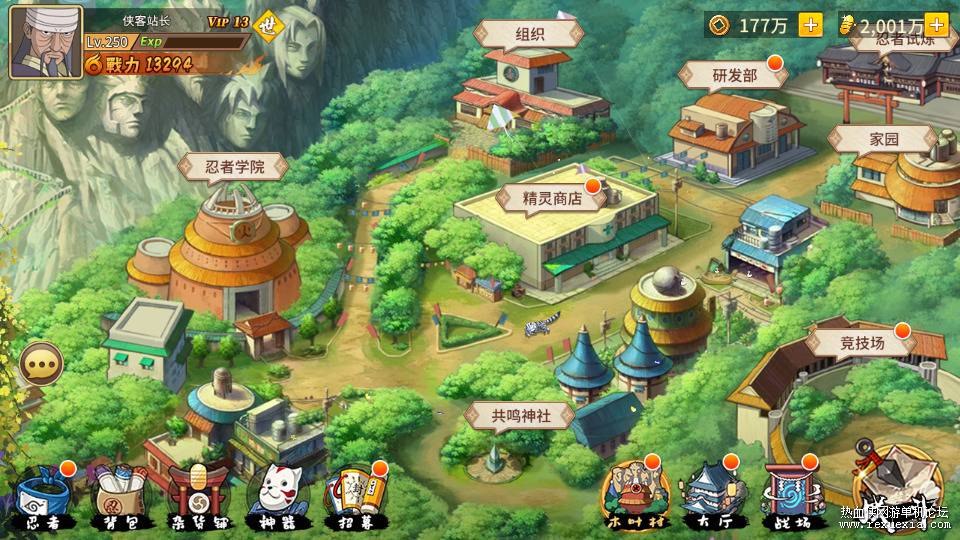Open the 精灵商店 shop
This screenshot has width=960, height=540.
pyautogui.click(x=551, y=198)
